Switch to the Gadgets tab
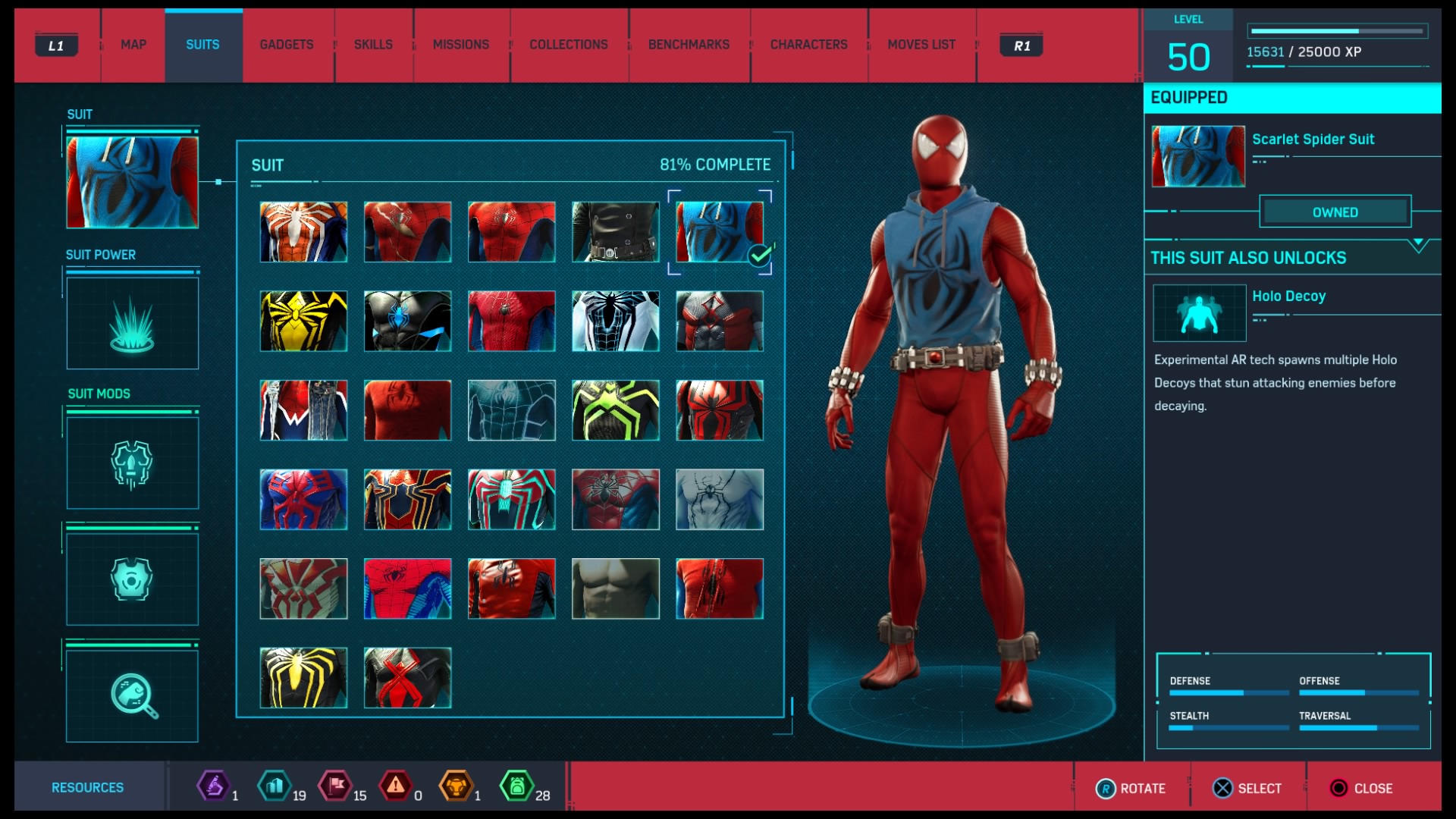The height and width of the screenshot is (819, 1456). 286,45
